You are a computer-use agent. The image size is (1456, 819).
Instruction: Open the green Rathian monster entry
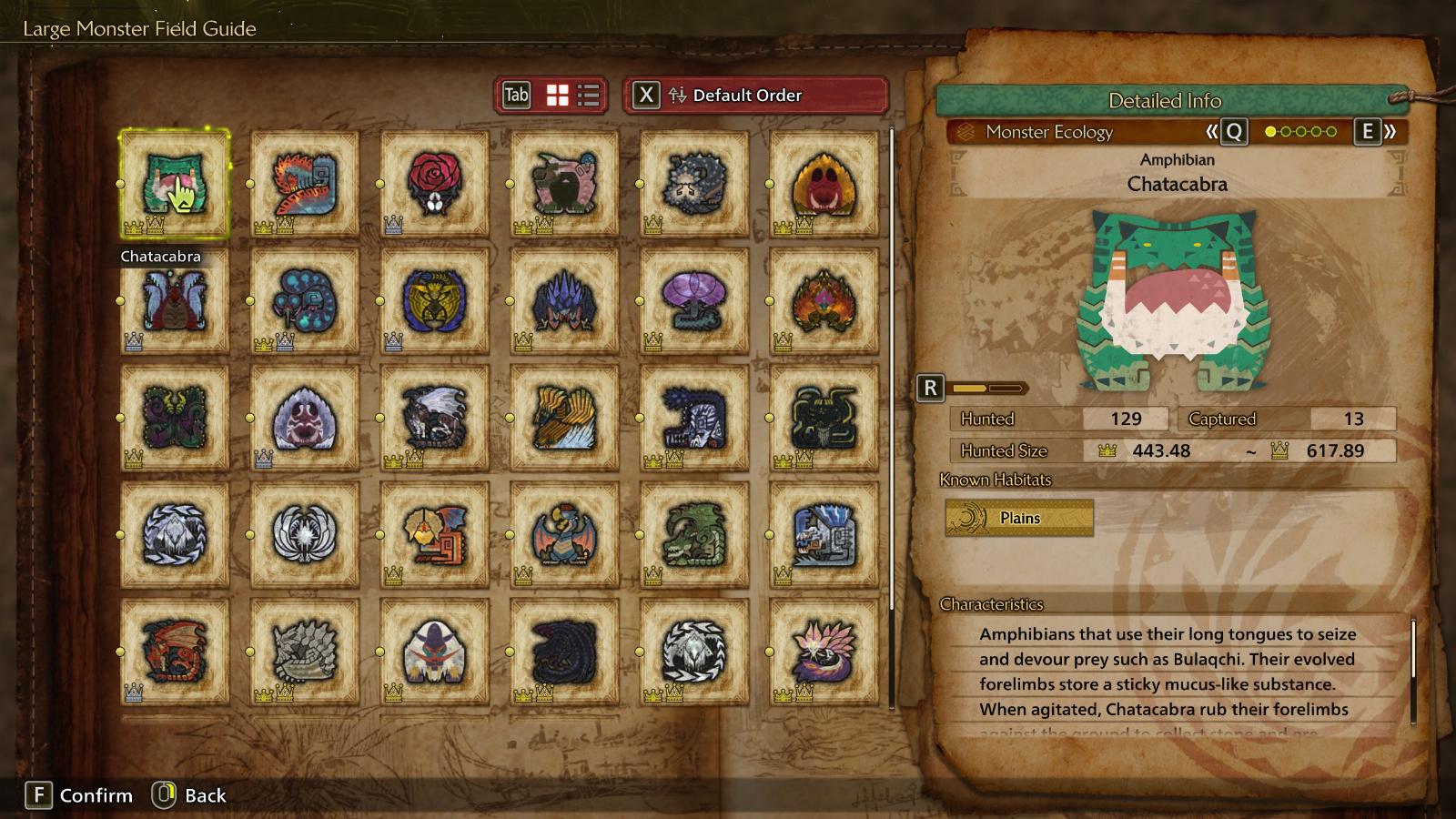(693, 534)
